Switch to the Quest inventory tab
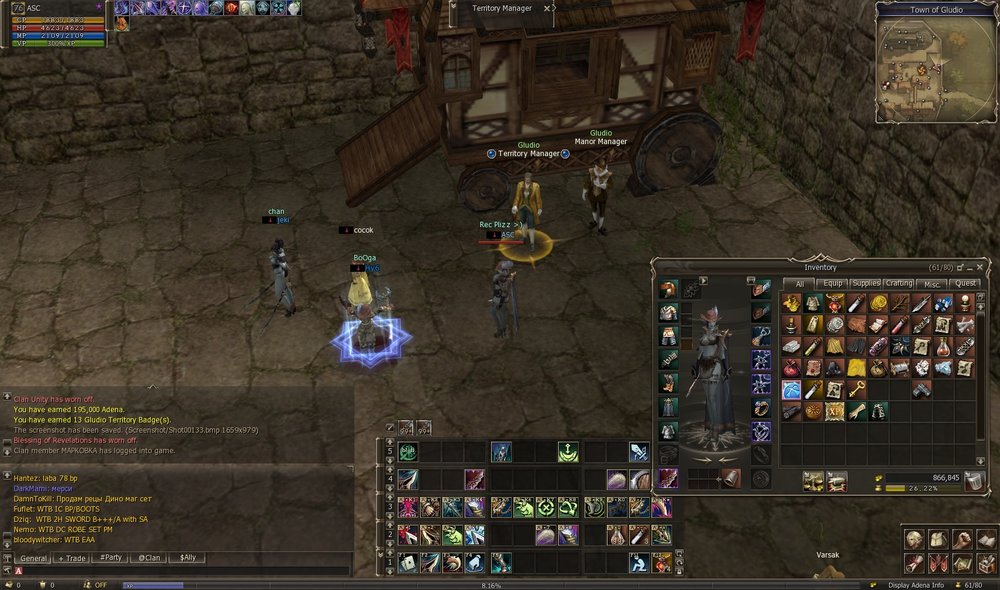 click(x=965, y=284)
